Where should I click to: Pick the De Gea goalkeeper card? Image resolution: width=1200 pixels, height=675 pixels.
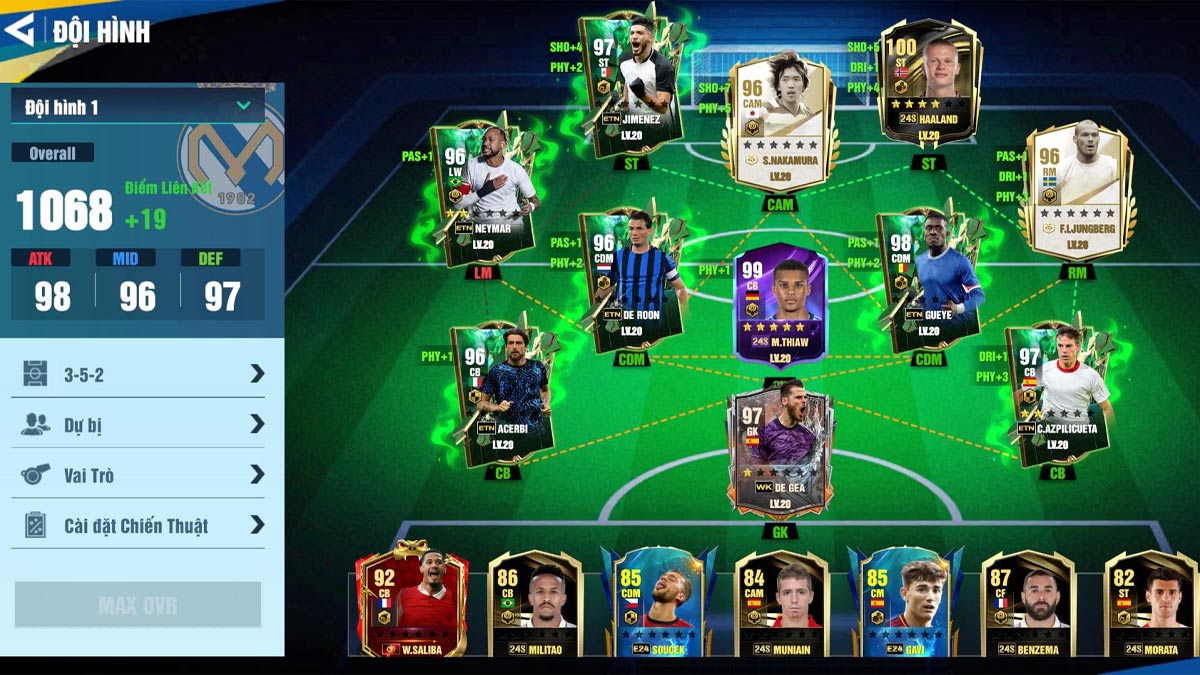coord(780,450)
